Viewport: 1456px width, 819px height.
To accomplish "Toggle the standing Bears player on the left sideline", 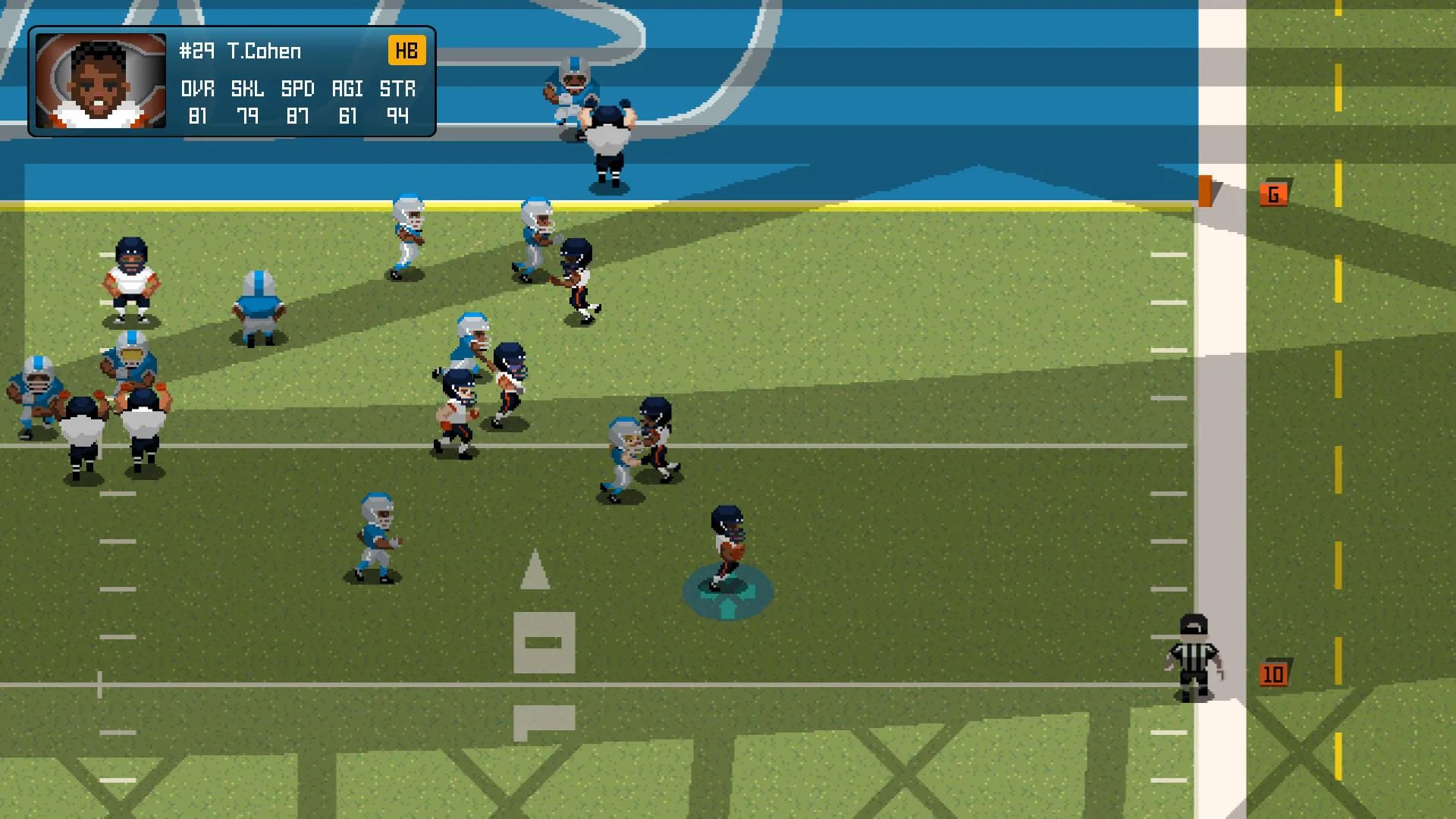I will pos(133,277).
